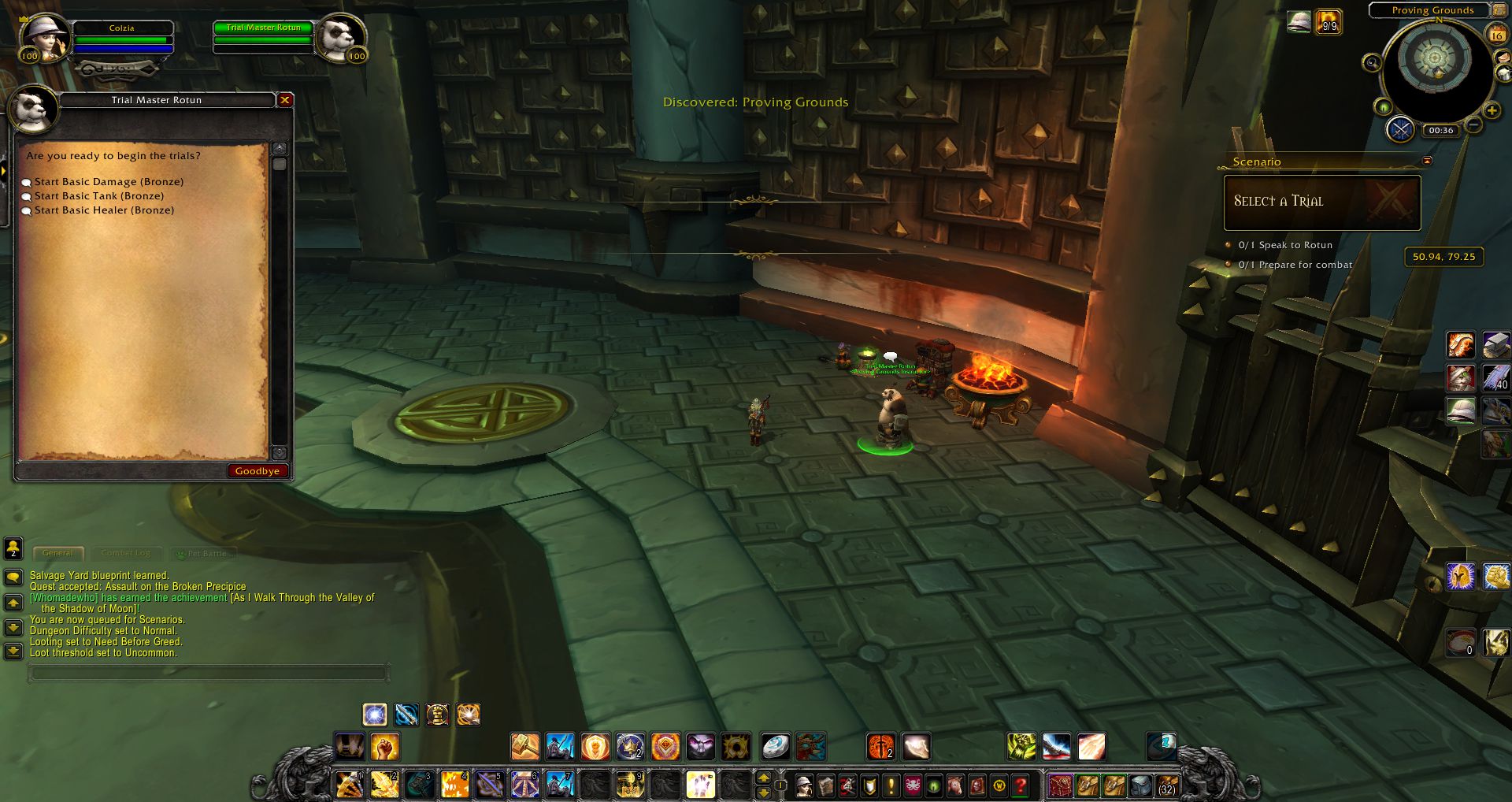This screenshot has width=1512, height=802.
Task: Zoom out the minimap with minus button
Action: pos(1474,124)
